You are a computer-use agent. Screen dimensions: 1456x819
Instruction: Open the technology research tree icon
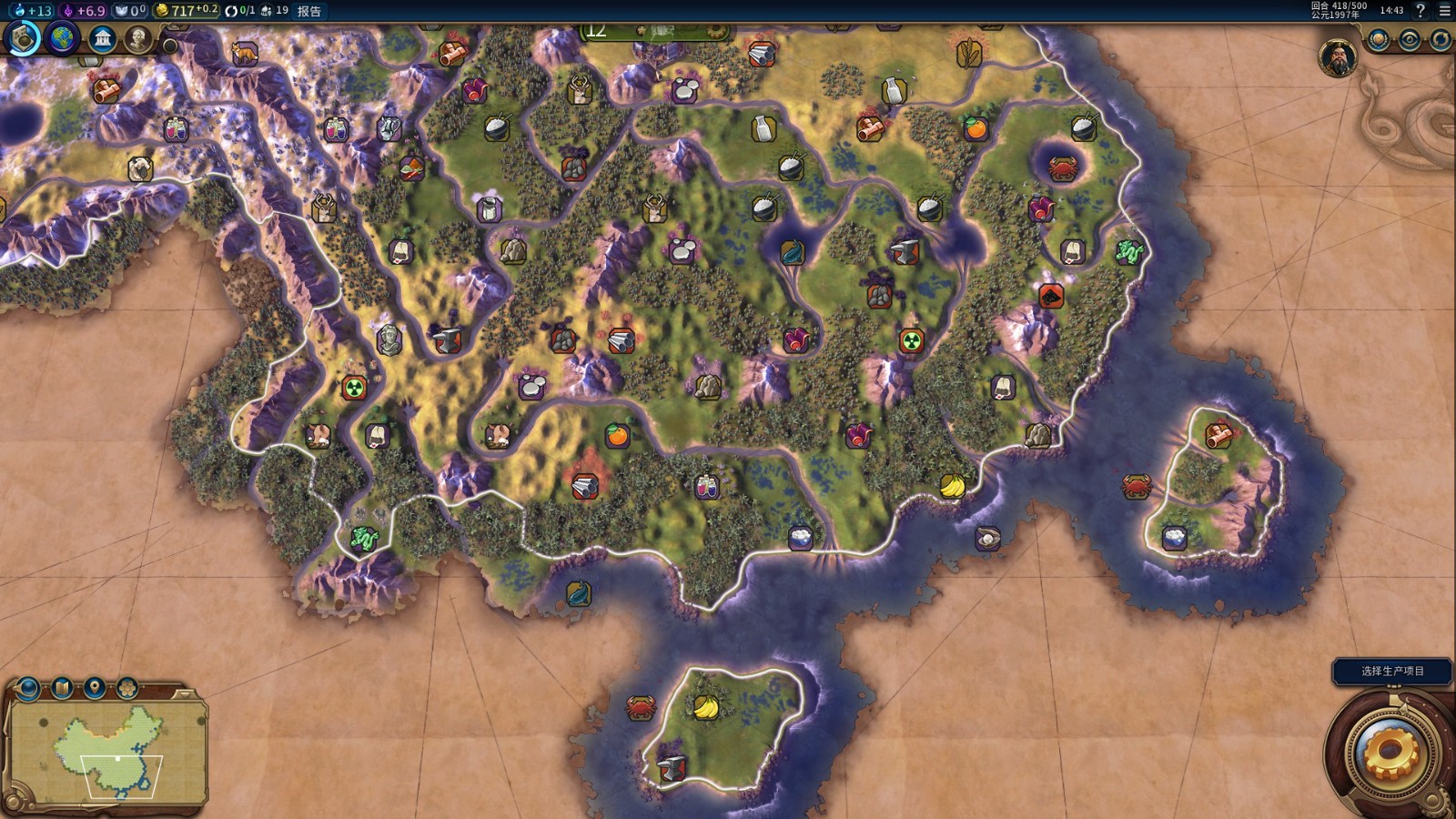pos(24,38)
